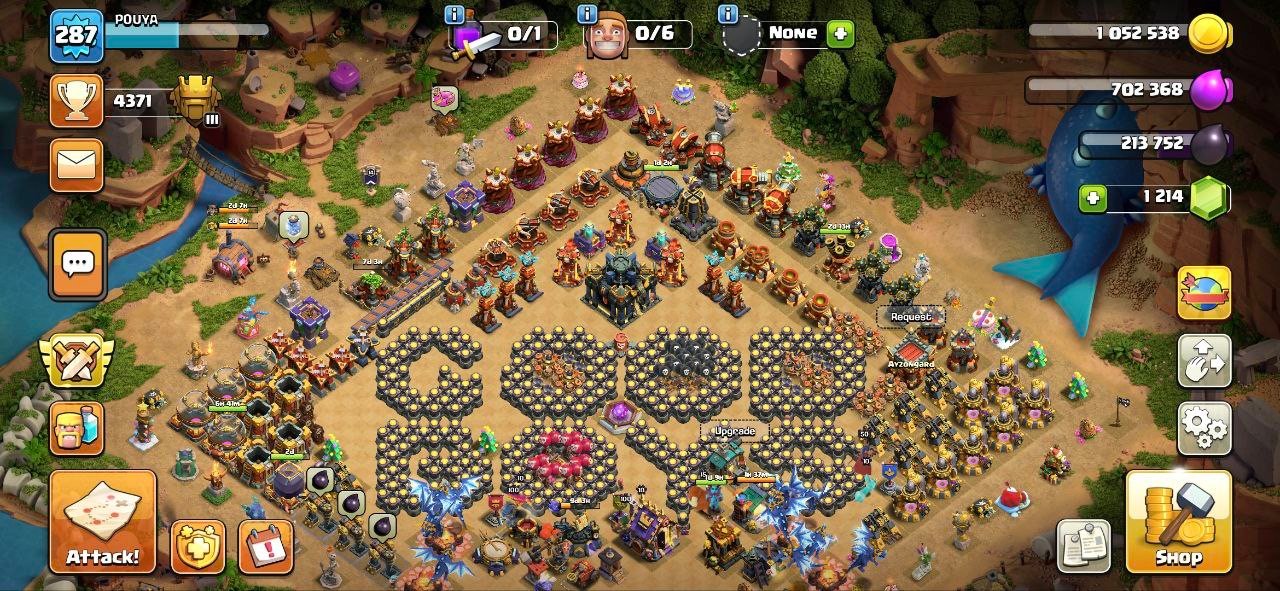This screenshot has height=591, width=1280.
Task: View the trophy count 4371
Action: pyautogui.click(x=131, y=101)
